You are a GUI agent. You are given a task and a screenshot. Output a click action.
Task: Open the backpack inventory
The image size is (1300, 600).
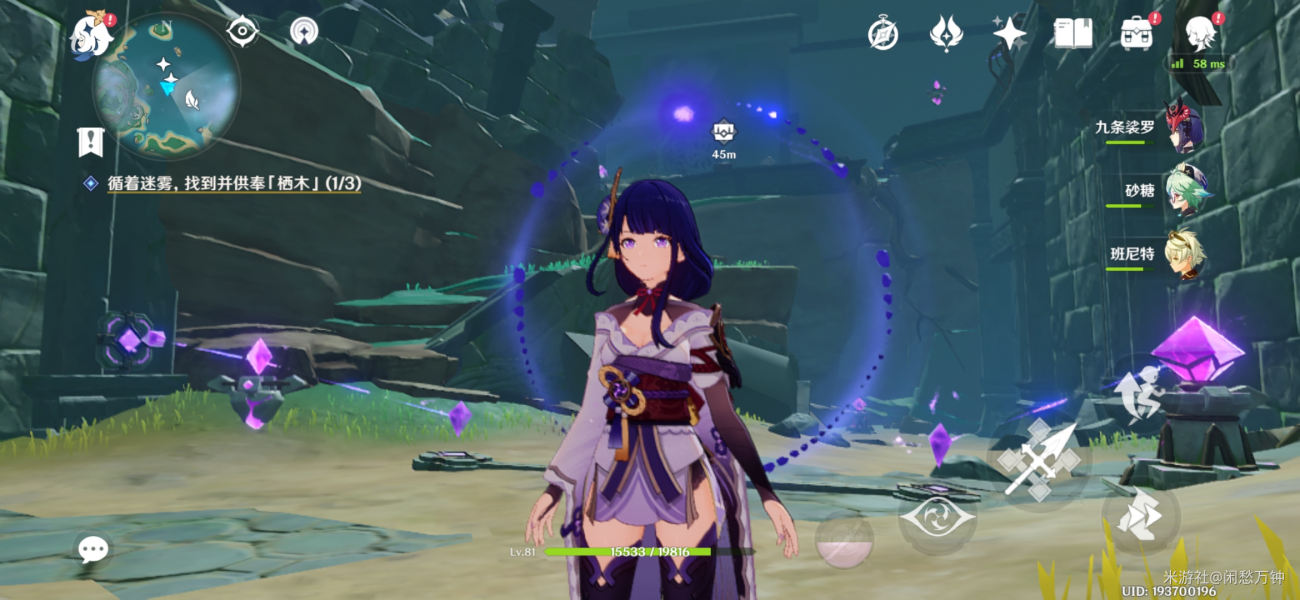[1136, 34]
